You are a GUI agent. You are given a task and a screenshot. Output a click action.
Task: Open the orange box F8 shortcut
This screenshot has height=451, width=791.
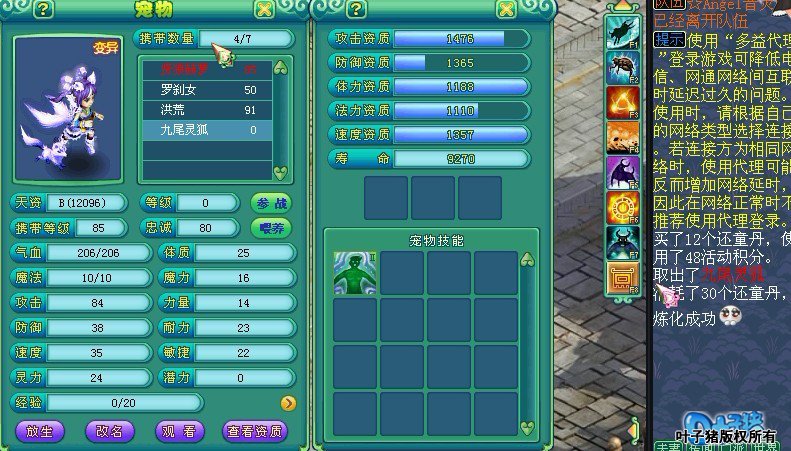coord(624,278)
